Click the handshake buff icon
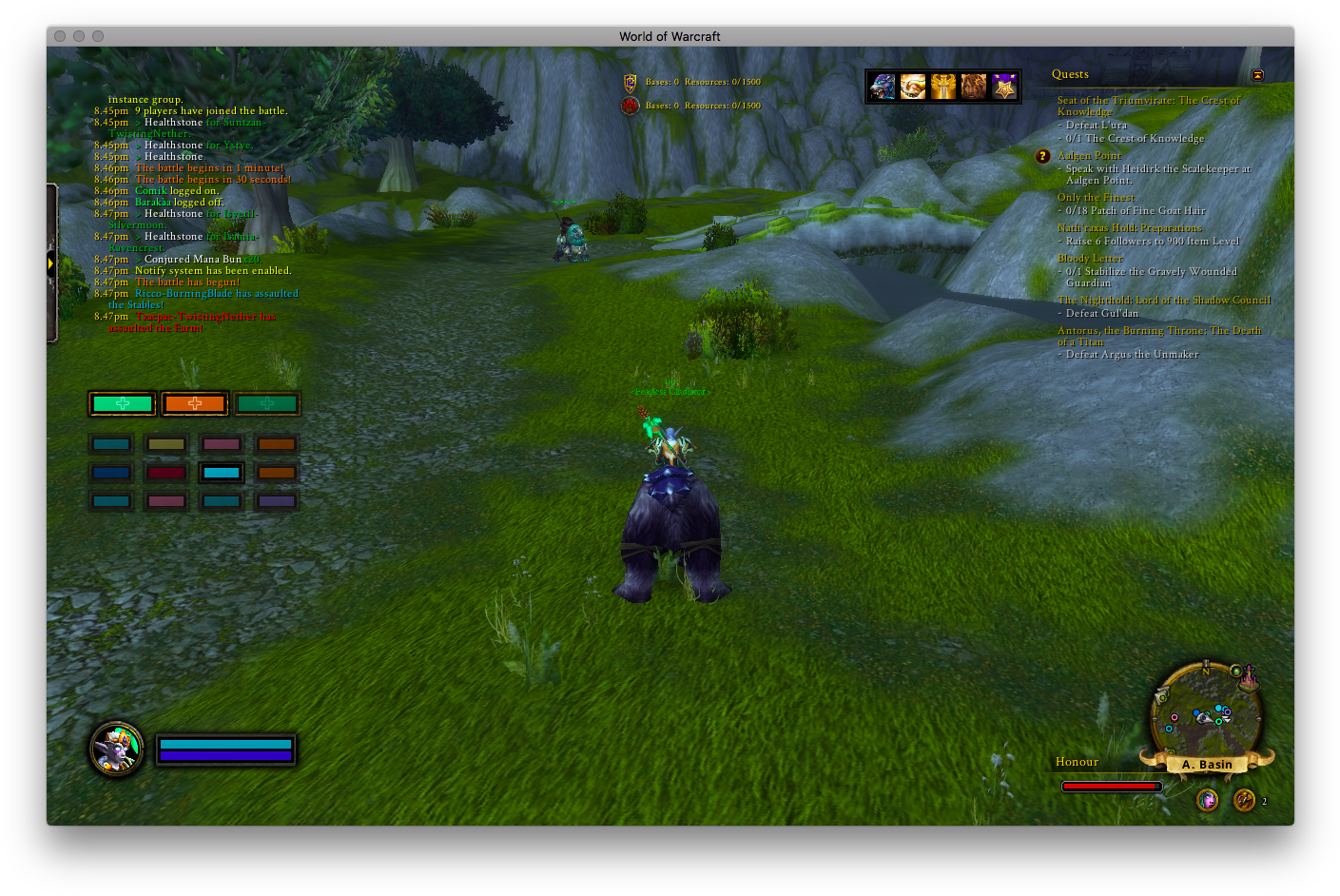 (913, 87)
